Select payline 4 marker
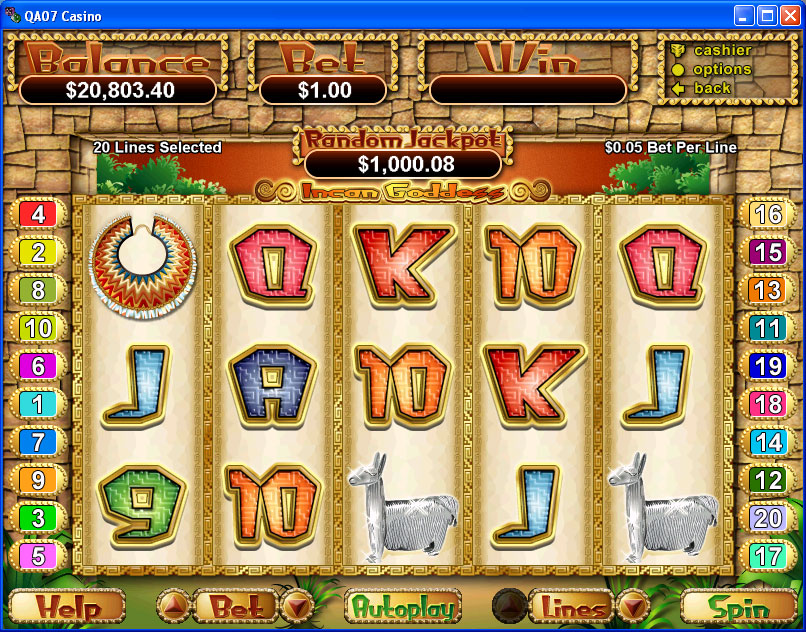The width and height of the screenshot is (806, 632). pos(39,213)
